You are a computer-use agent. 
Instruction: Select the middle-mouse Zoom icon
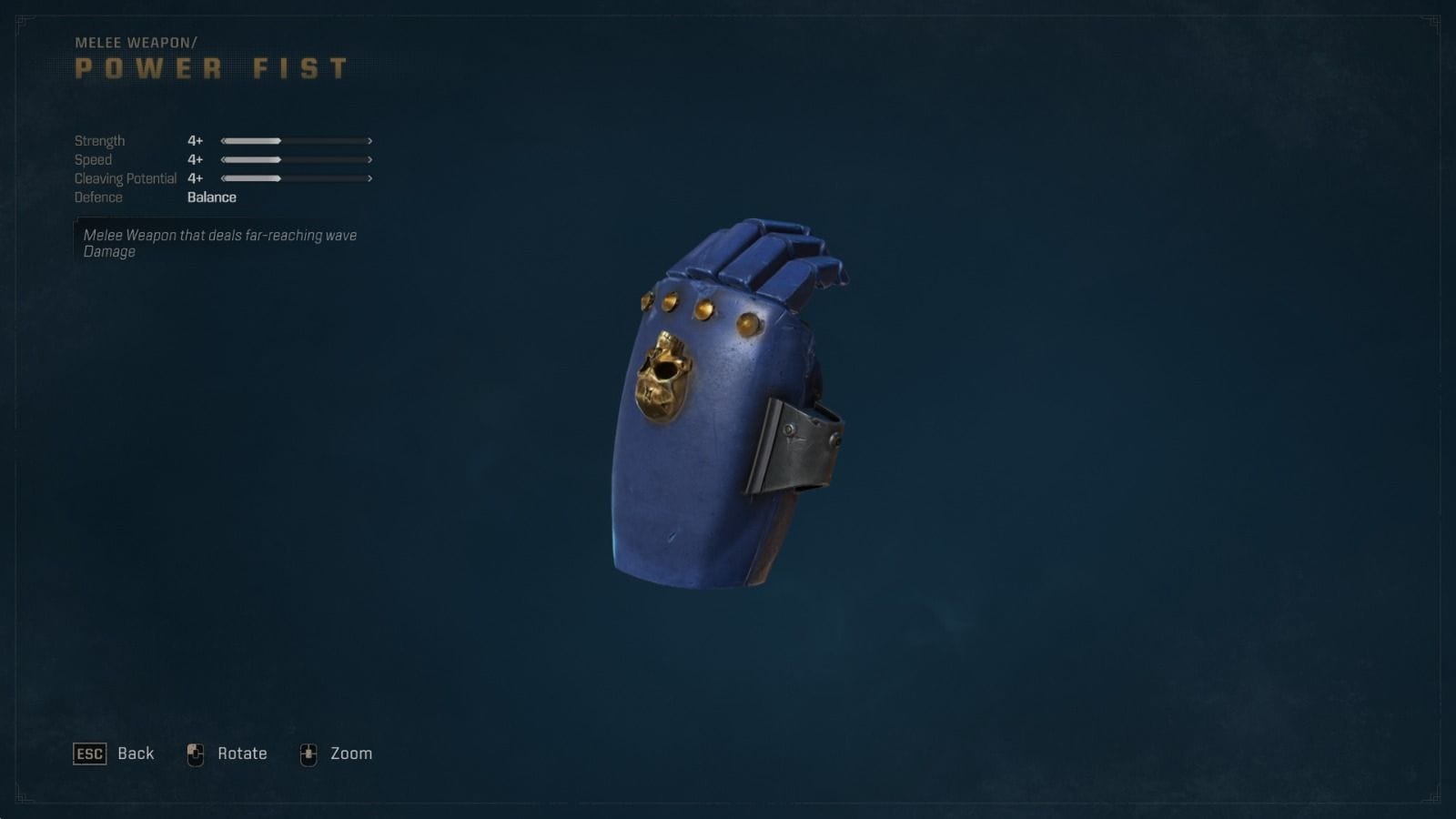[x=310, y=753]
